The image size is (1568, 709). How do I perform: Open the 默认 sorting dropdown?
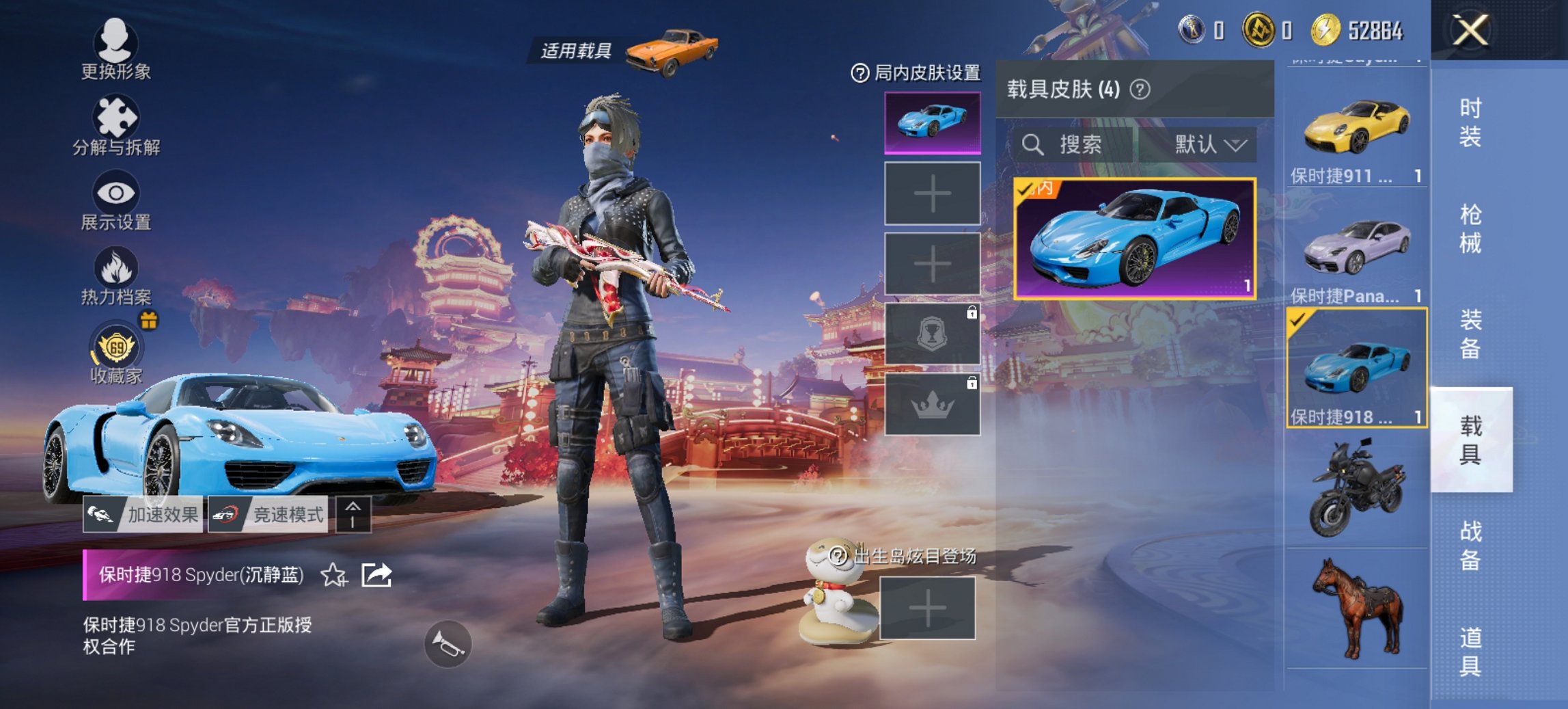point(1207,145)
